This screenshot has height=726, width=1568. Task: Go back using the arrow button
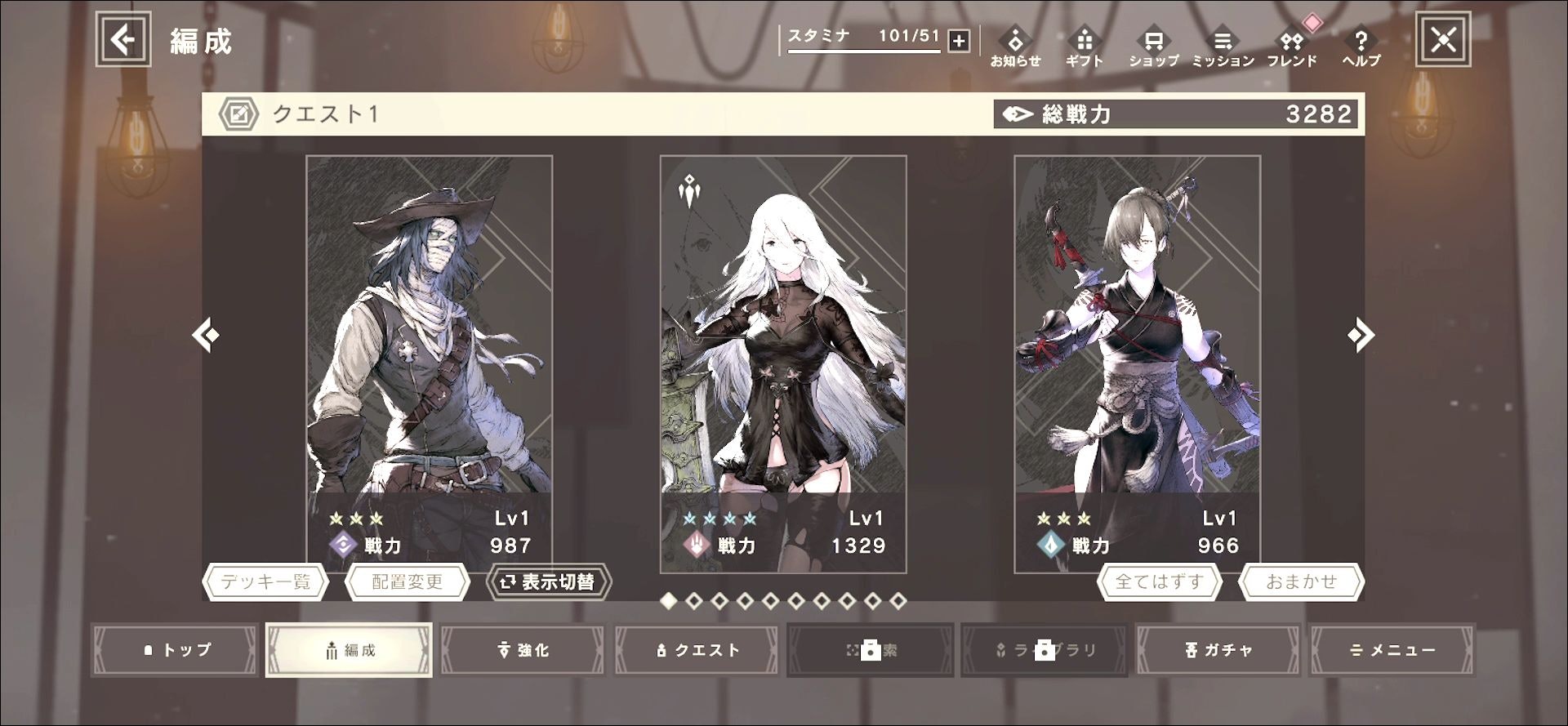tap(123, 39)
